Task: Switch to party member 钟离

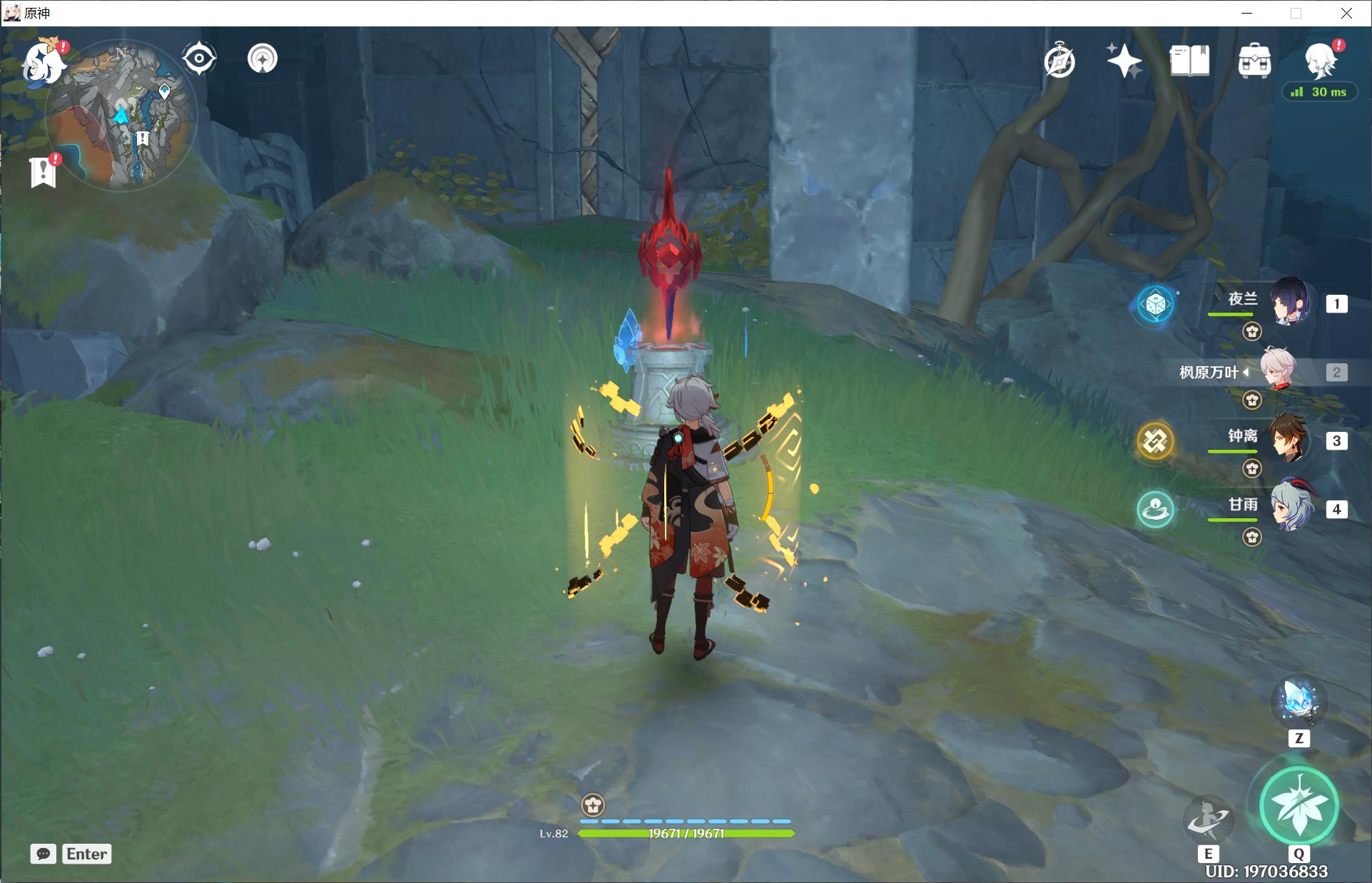Action: tap(1290, 439)
